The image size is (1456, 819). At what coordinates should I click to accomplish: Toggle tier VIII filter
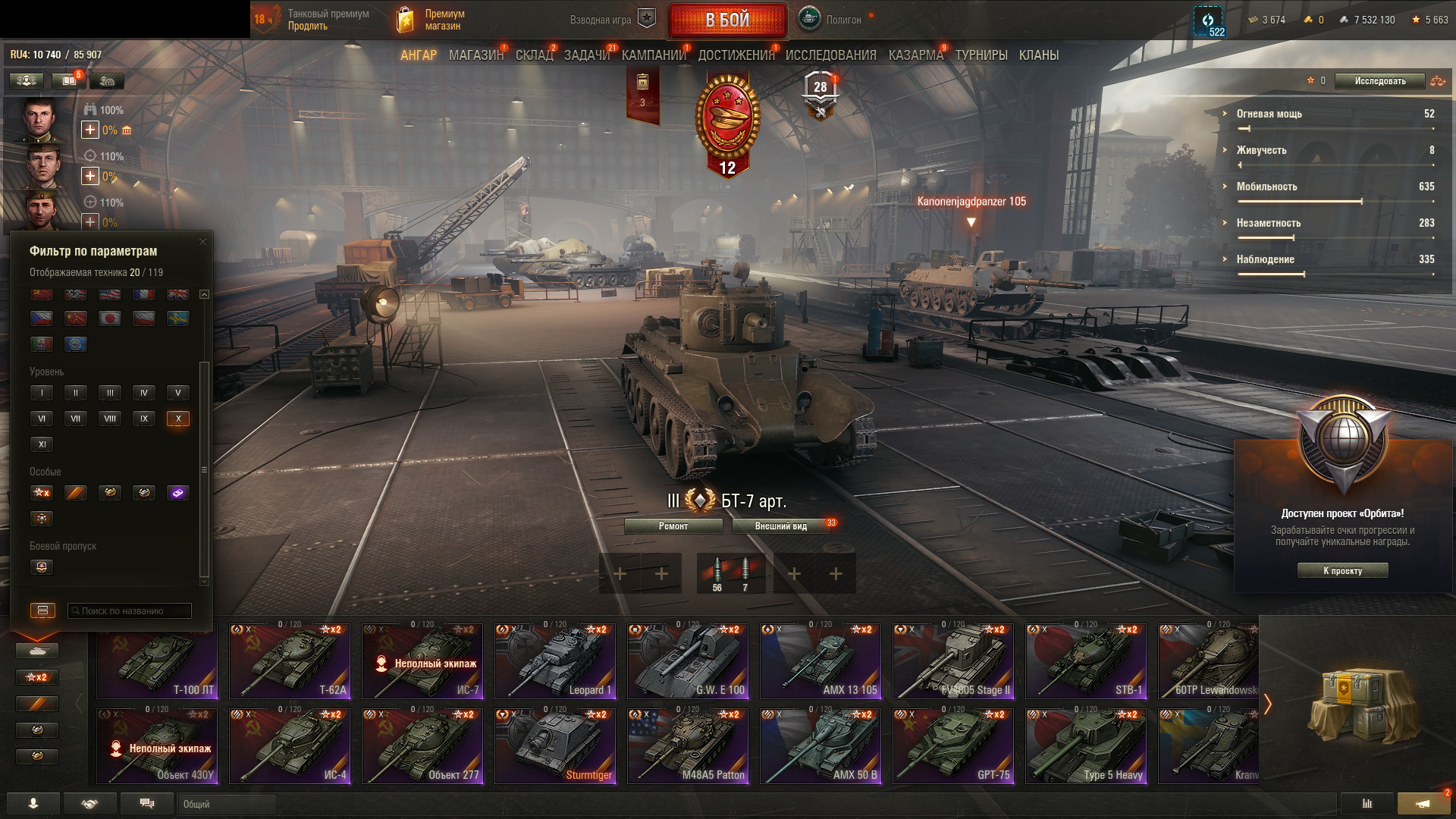(x=110, y=419)
